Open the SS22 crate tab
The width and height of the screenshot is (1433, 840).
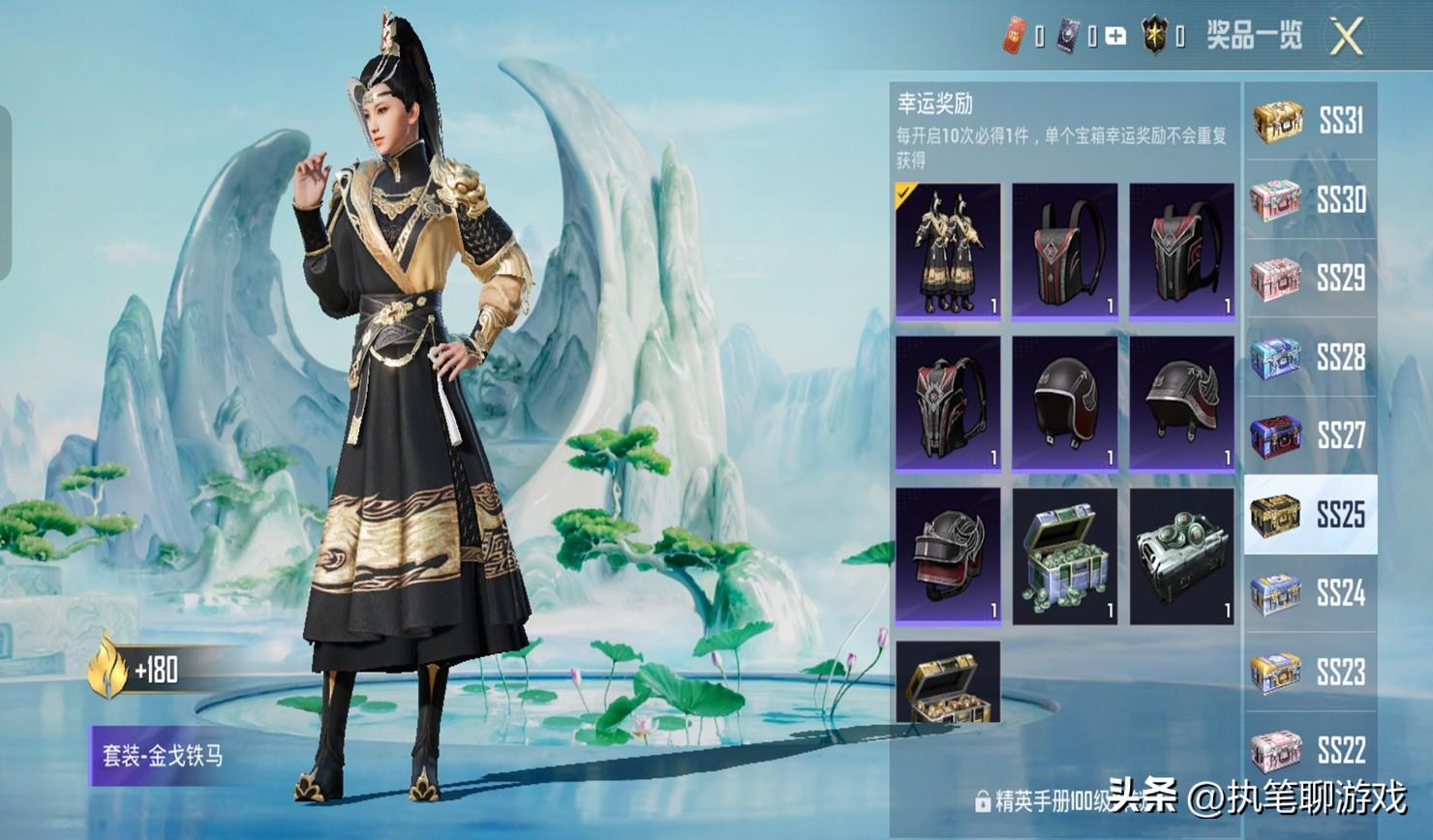pos(1310,750)
